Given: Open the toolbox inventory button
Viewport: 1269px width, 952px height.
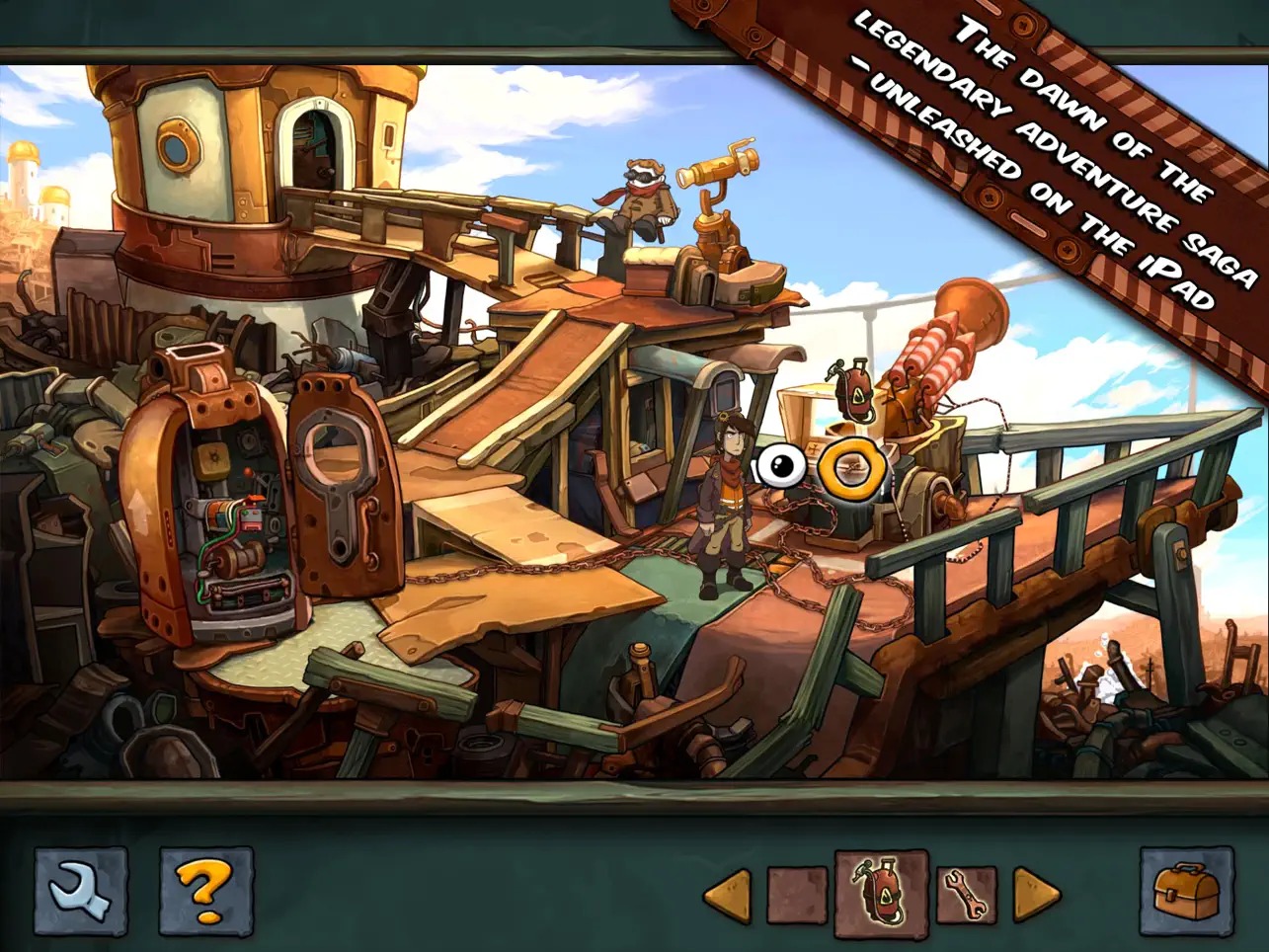Looking at the screenshot, I should (x=1186, y=894).
